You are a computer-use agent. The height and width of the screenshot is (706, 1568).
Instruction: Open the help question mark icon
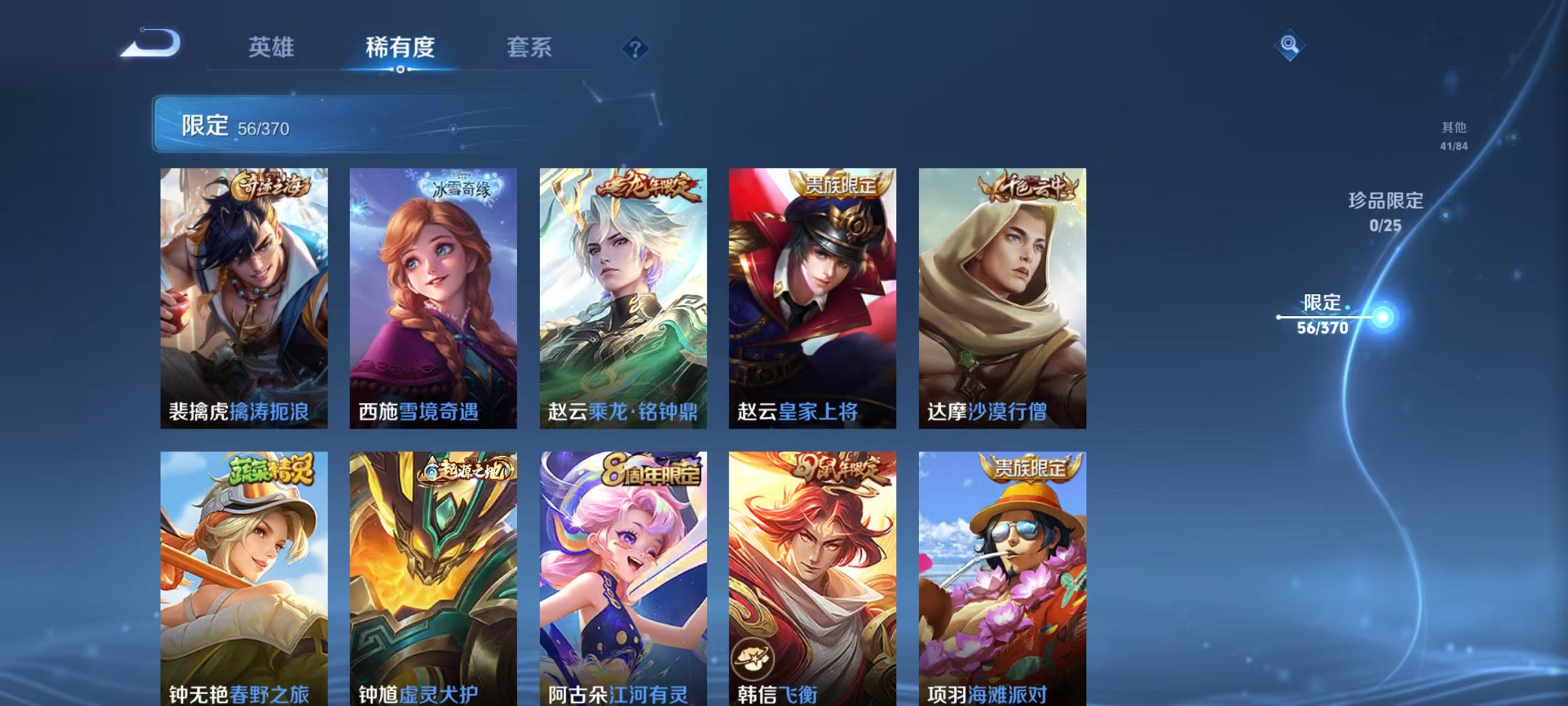click(637, 48)
